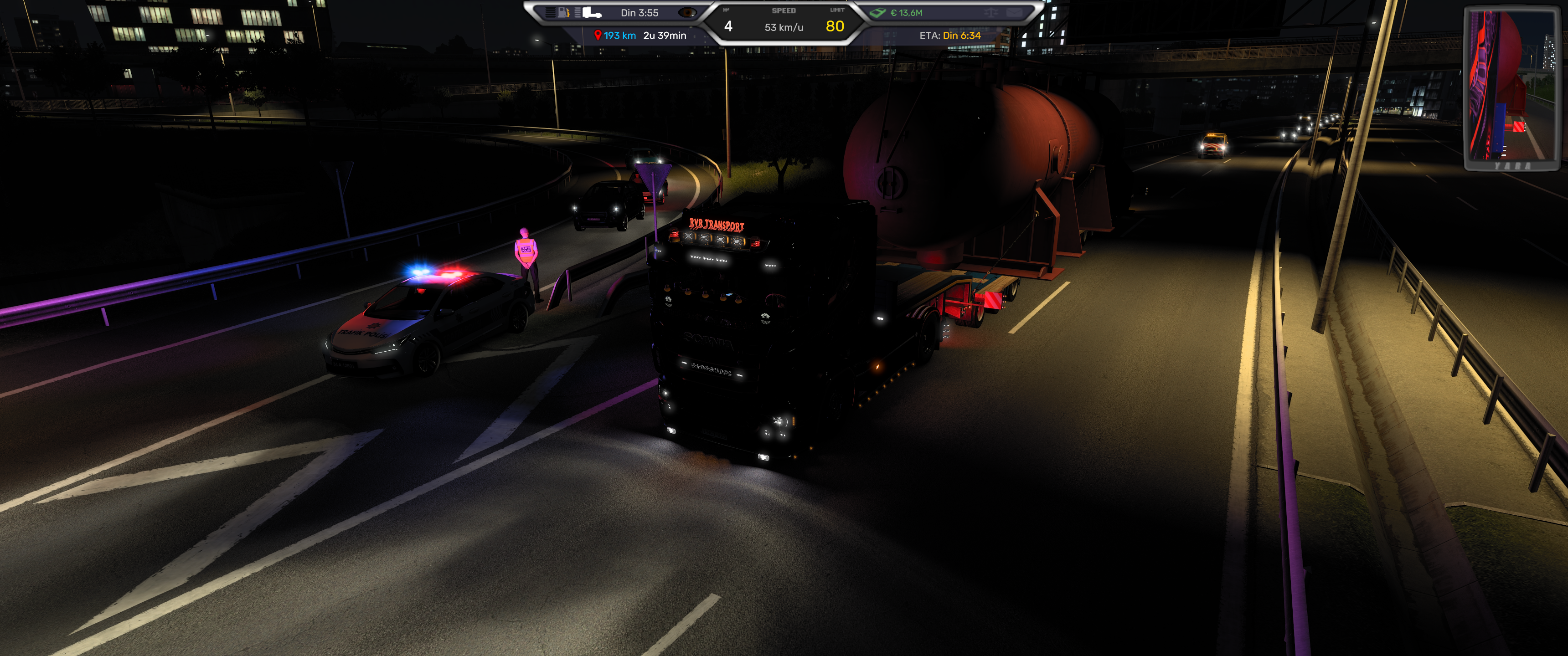
Task: Click the fuel pump indicator icon
Action: click(x=564, y=12)
